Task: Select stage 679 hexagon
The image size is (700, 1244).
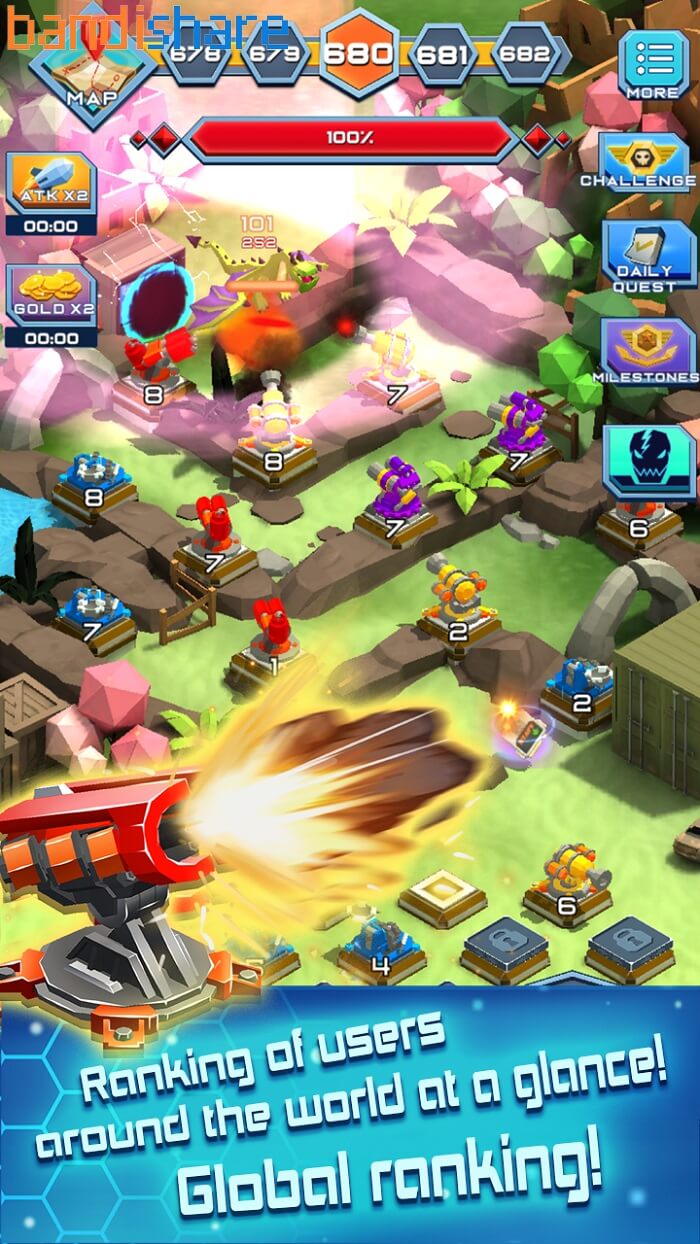Action: (276, 53)
